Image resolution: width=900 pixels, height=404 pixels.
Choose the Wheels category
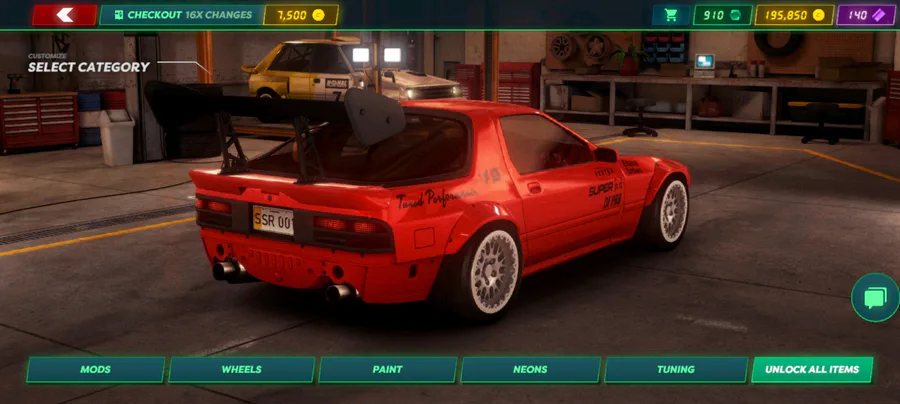(241, 369)
